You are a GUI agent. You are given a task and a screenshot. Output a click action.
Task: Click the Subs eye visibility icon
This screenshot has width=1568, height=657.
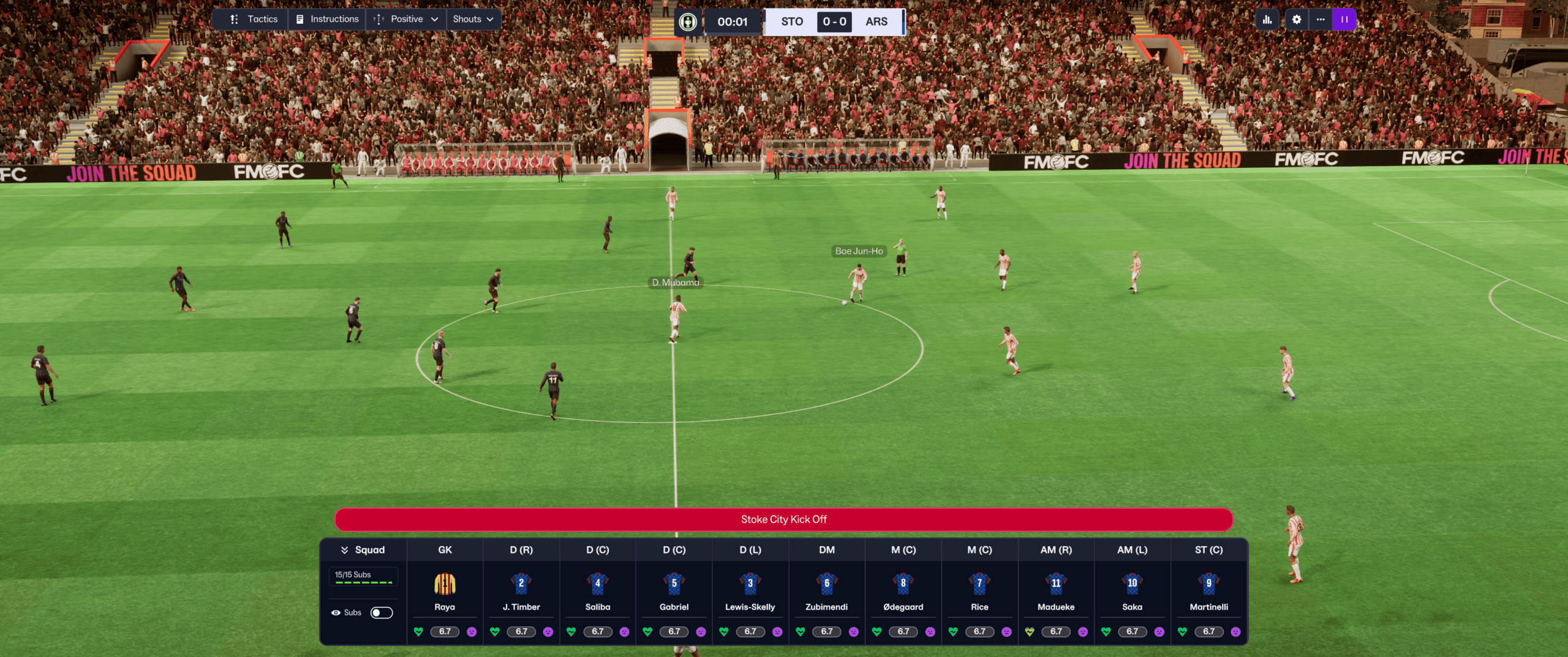click(x=336, y=612)
